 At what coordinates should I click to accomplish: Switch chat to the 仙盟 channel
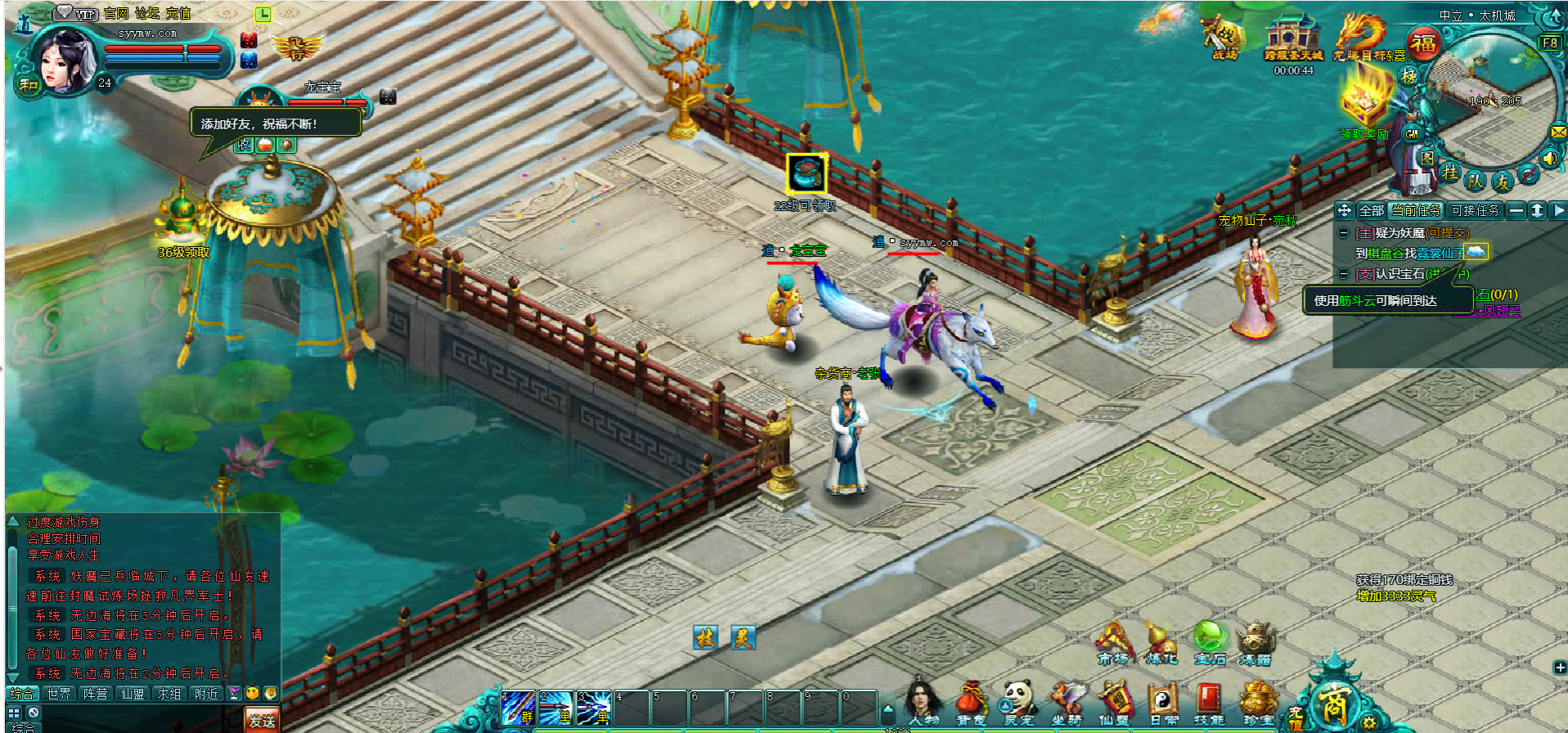(133, 694)
